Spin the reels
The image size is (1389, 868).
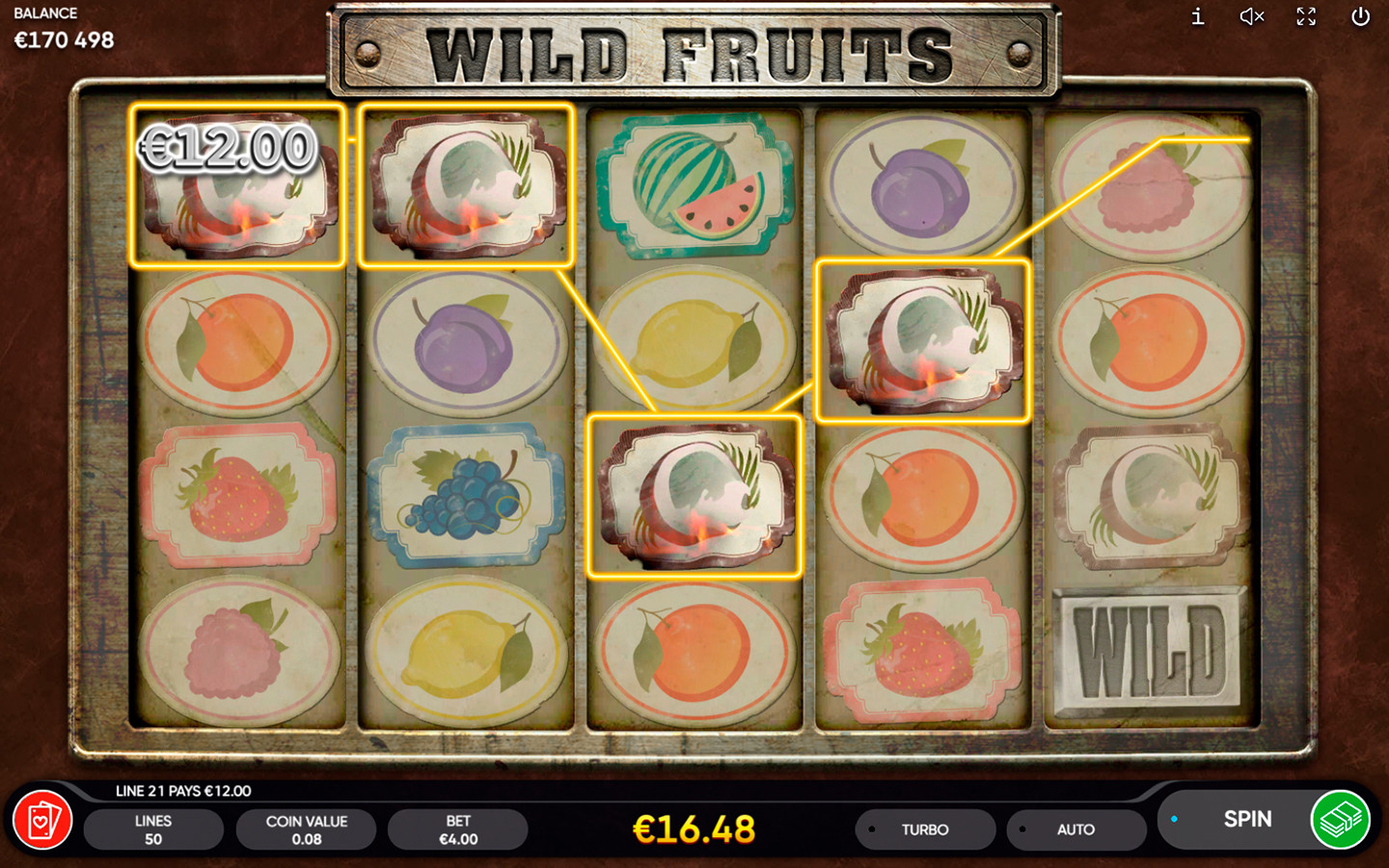point(1245,820)
